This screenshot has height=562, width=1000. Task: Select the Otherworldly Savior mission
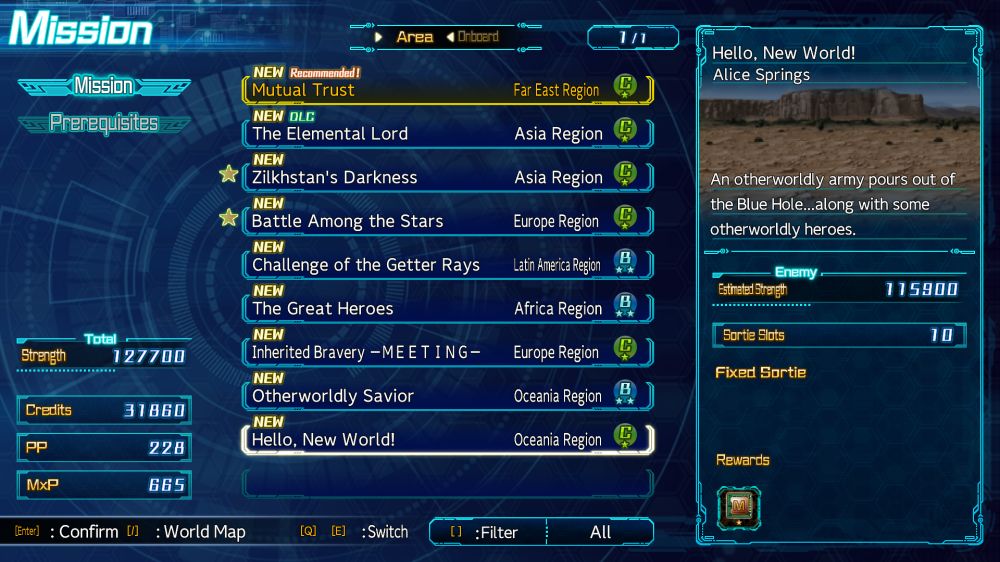click(446, 396)
